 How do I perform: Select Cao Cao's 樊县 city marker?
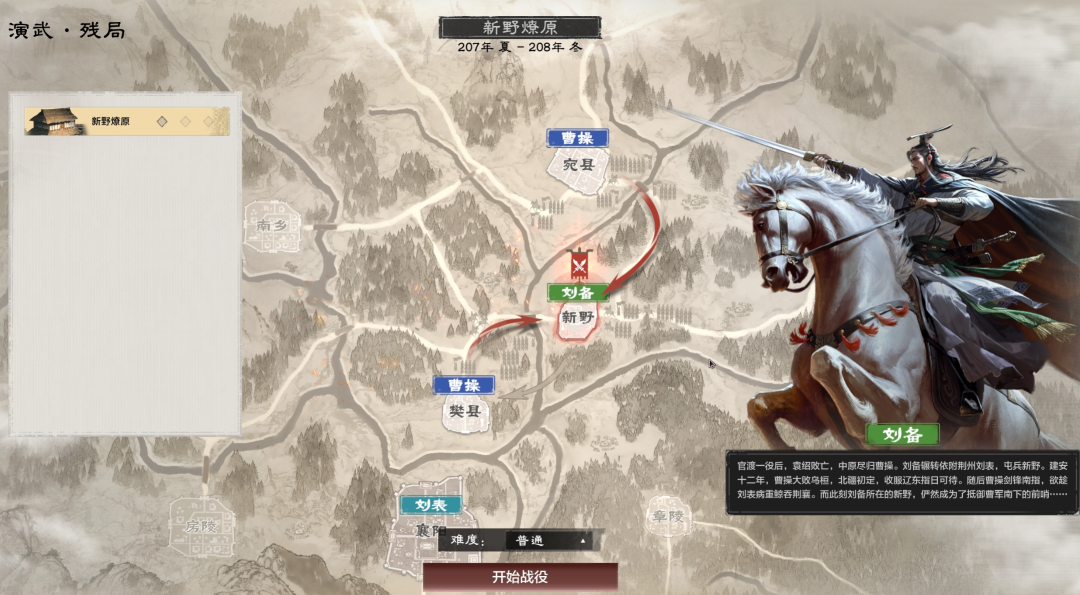[463, 410]
